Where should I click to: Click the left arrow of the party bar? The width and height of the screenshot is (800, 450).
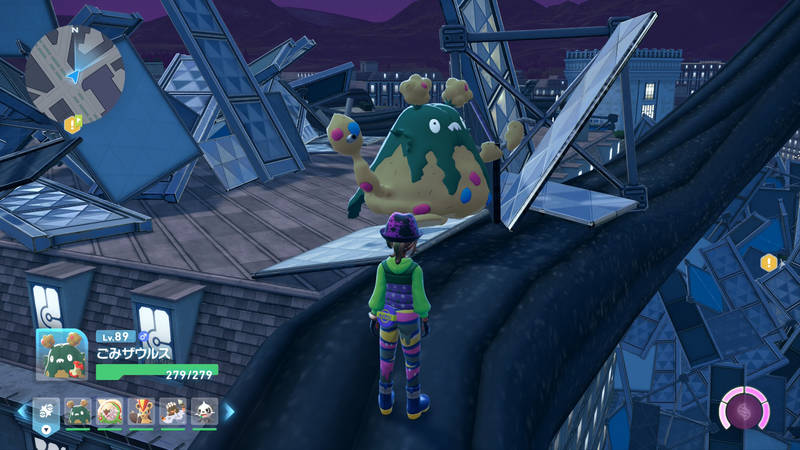pos(19,411)
